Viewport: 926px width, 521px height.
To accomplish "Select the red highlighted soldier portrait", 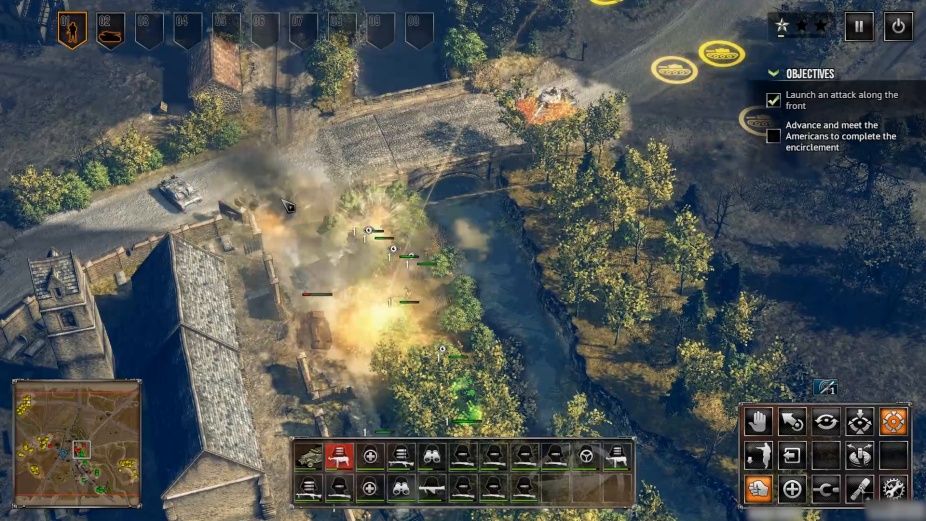I will pos(340,457).
